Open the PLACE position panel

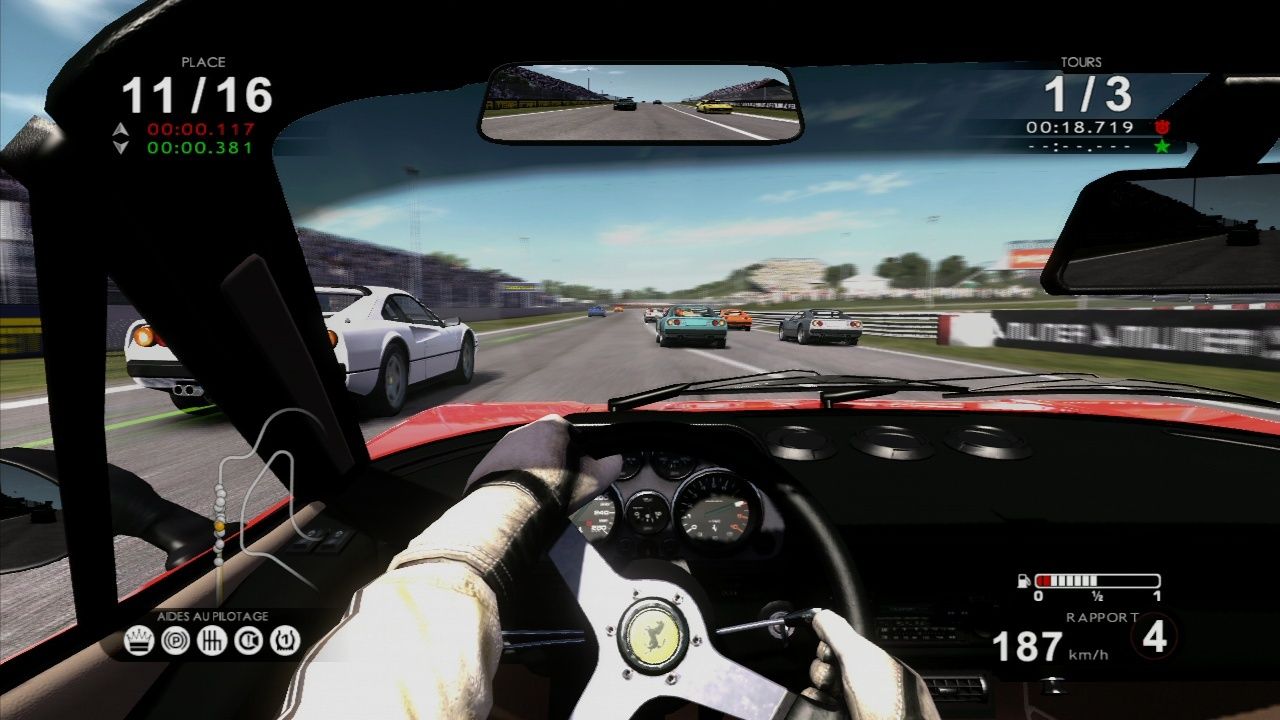[200, 85]
